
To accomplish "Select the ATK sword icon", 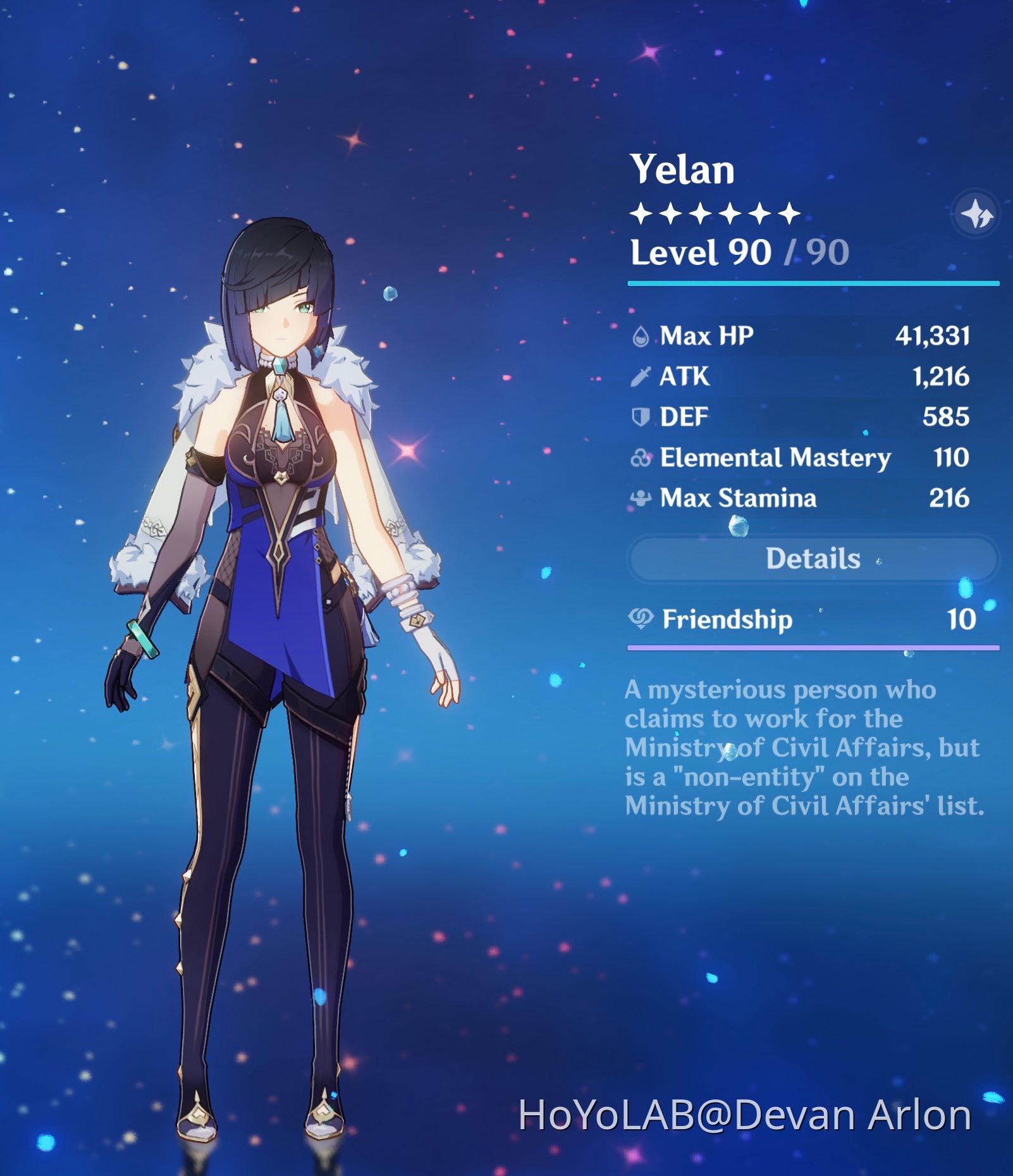I will (641, 377).
